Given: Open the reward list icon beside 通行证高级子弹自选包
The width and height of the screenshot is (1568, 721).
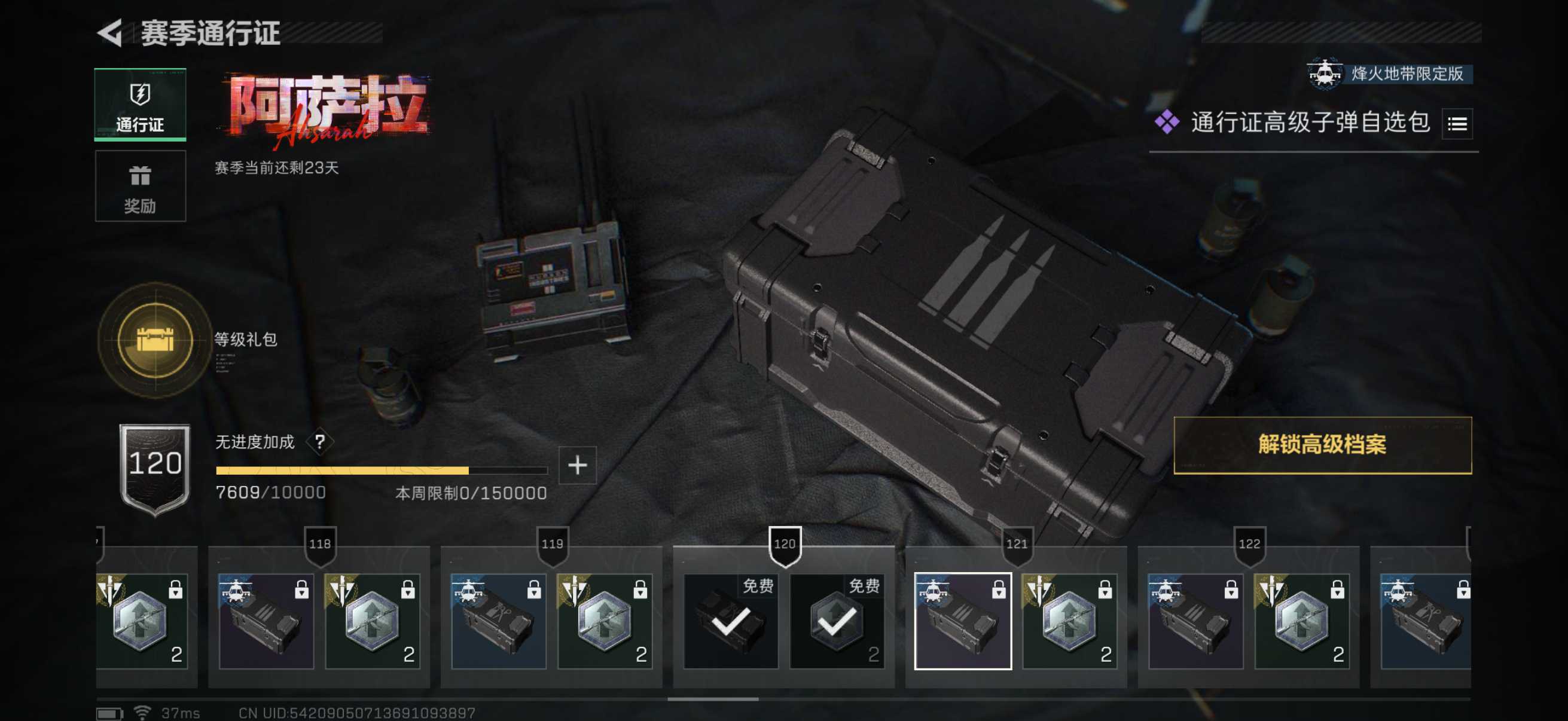Looking at the screenshot, I should point(1457,124).
